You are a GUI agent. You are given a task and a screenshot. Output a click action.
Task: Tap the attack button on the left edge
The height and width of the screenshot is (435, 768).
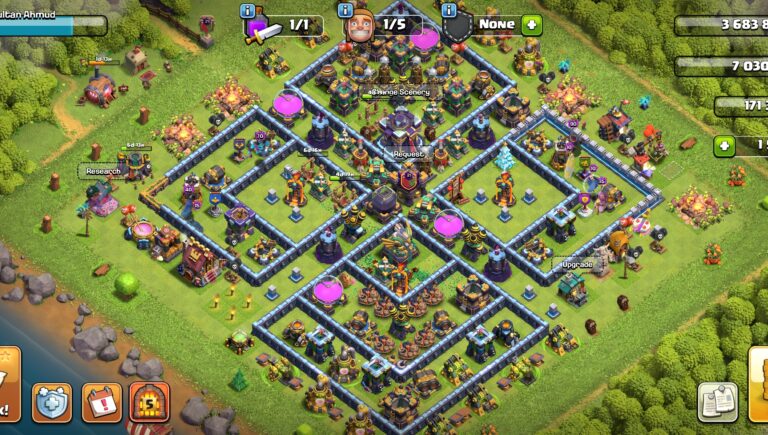8,385
